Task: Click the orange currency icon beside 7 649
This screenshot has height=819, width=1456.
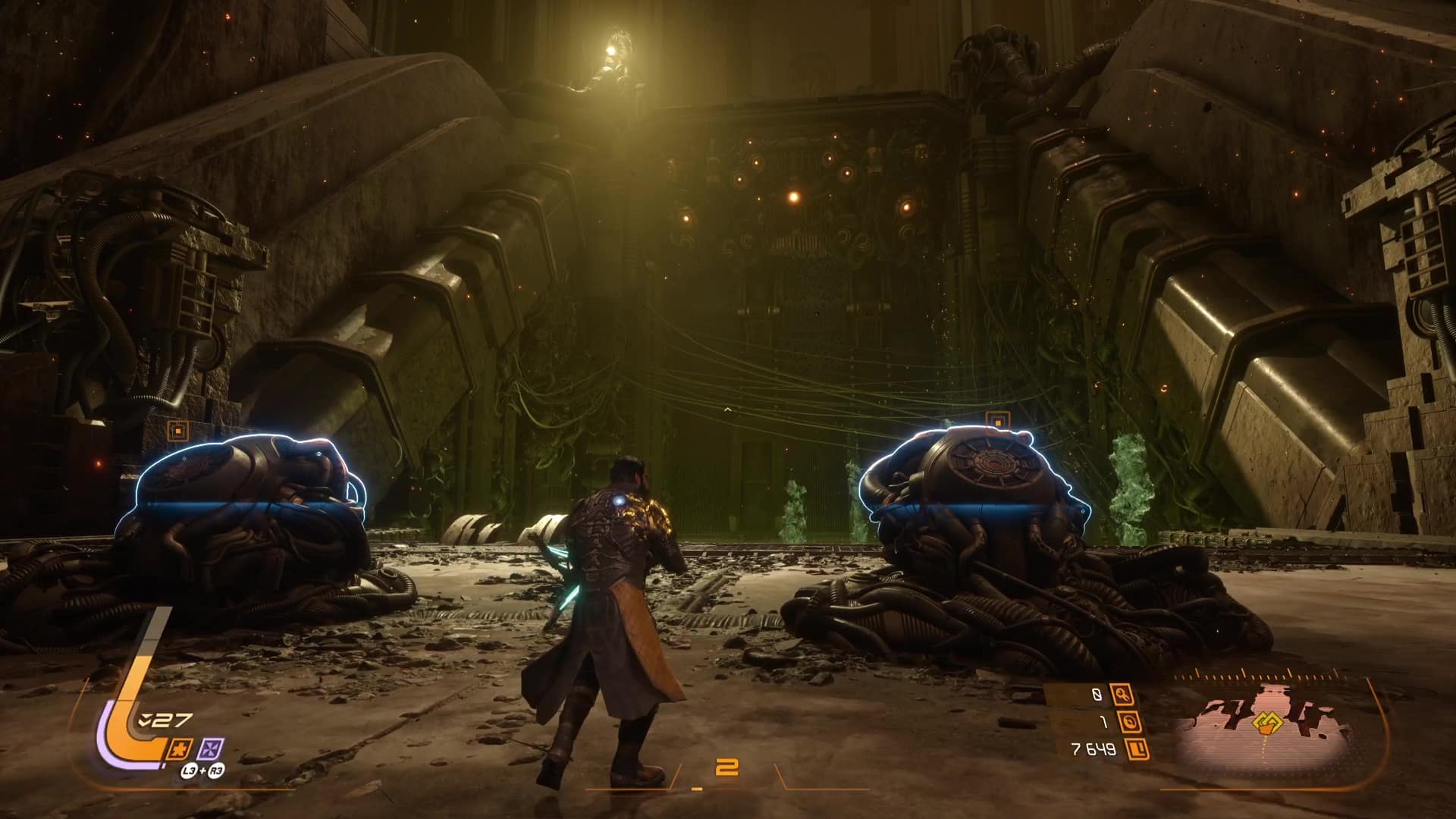Action: (1137, 750)
